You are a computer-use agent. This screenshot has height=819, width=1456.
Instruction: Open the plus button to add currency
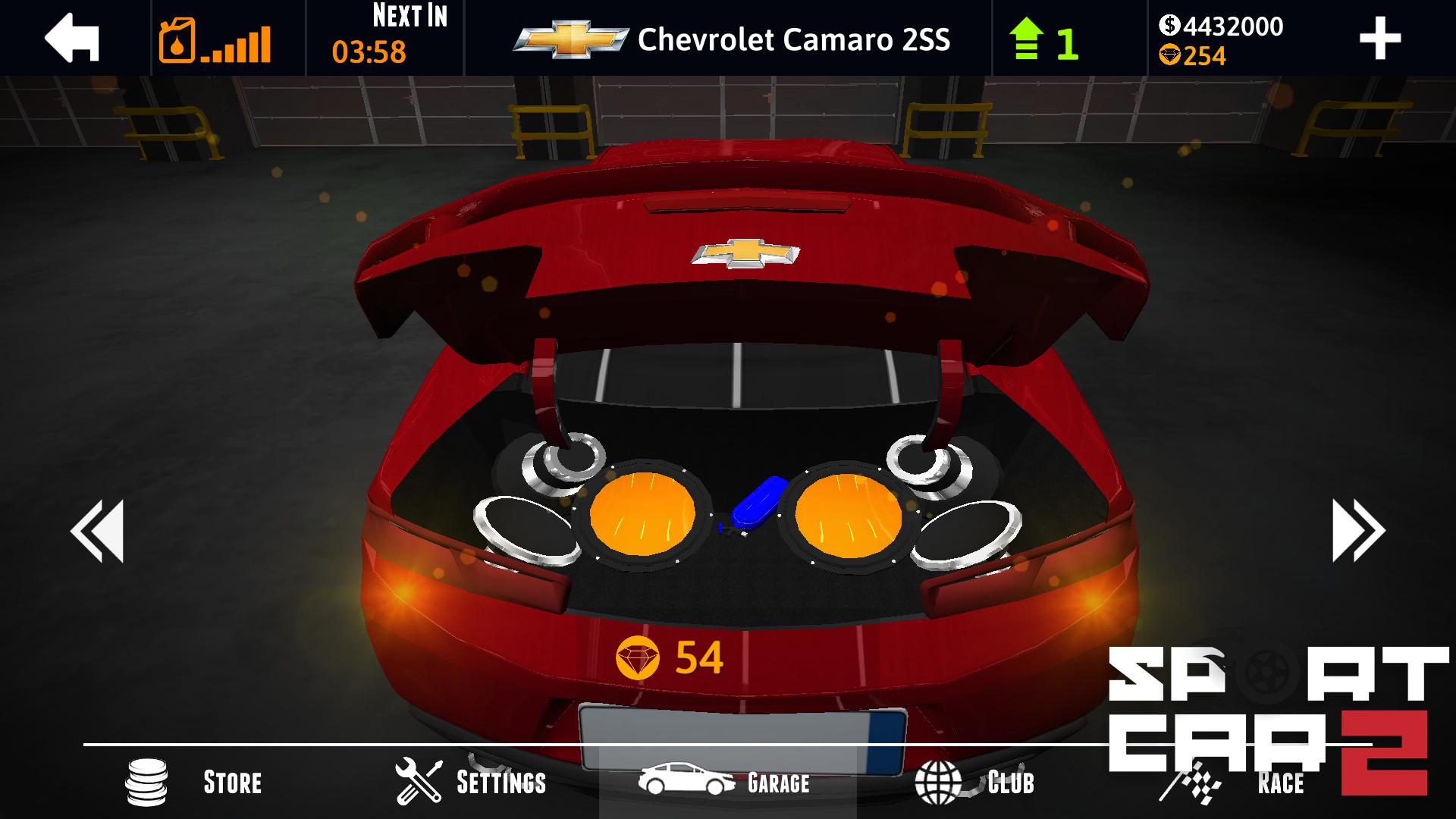[x=1379, y=39]
